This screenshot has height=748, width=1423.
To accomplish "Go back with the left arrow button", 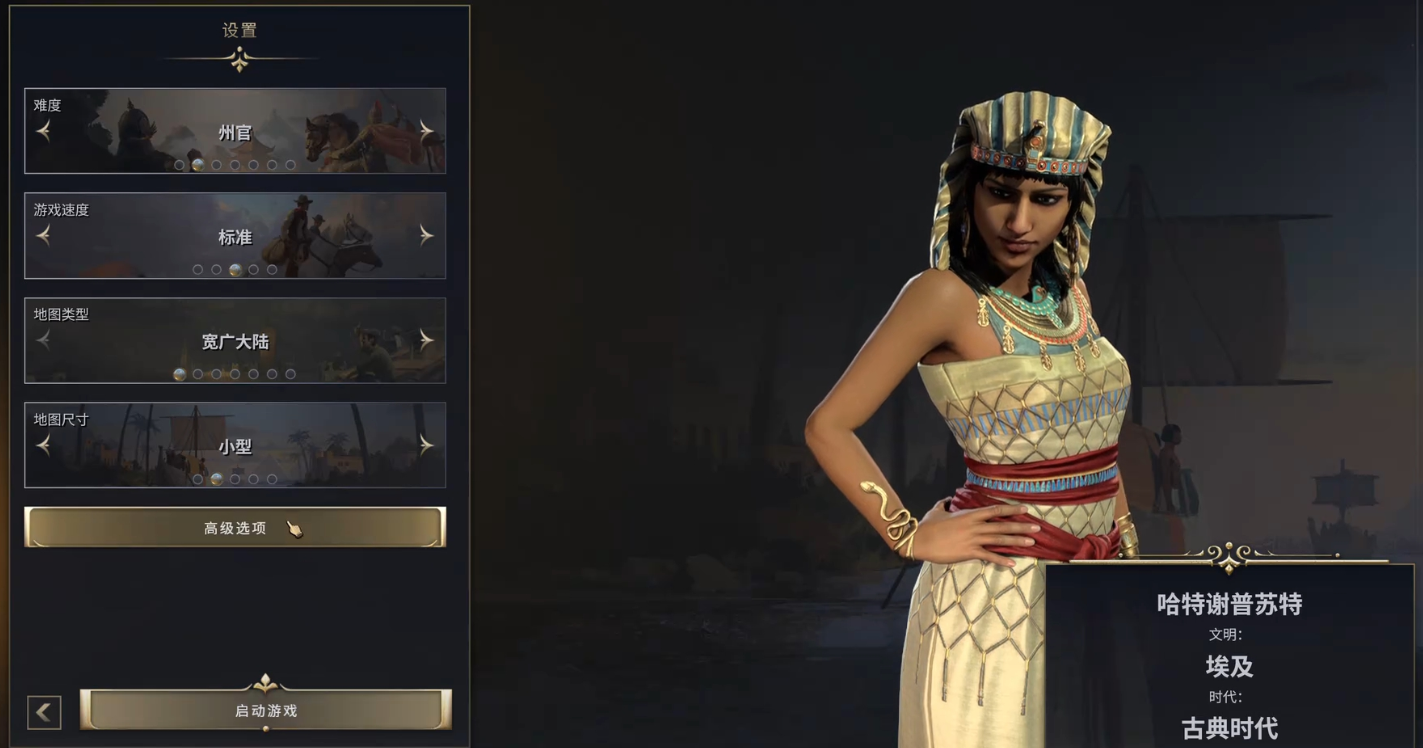I will [44, 712].
